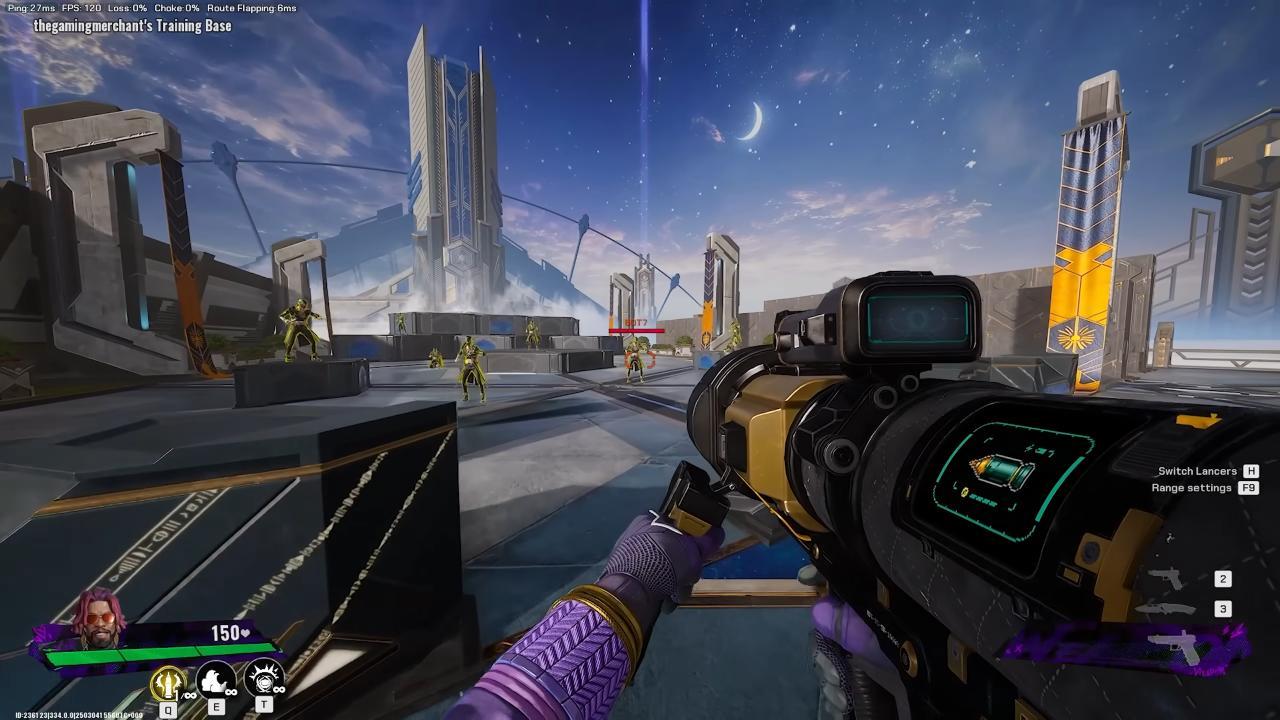Viewport: 1280px width, 720px height.
Task: Select the small pistol weapon slot
Action: point(1166,579)
